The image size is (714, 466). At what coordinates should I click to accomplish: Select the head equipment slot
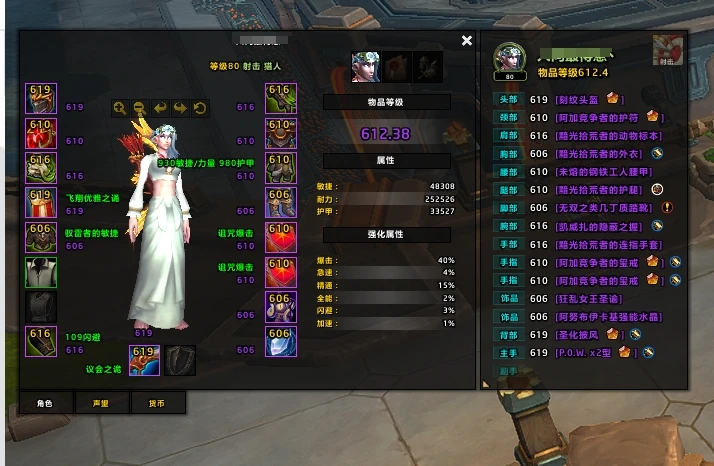41,98
